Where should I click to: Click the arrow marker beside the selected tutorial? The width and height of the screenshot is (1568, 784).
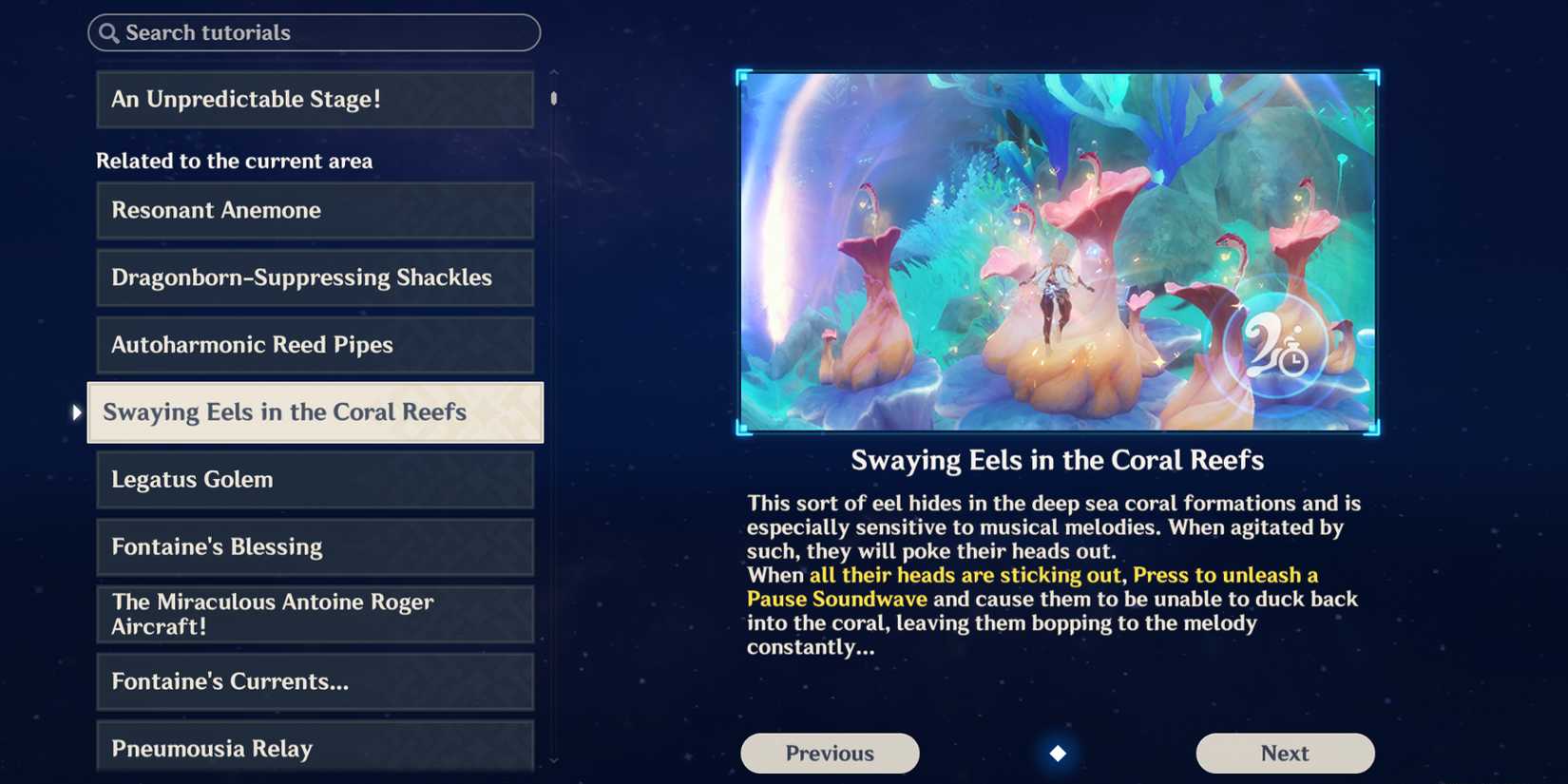click(x=76, y=412)
